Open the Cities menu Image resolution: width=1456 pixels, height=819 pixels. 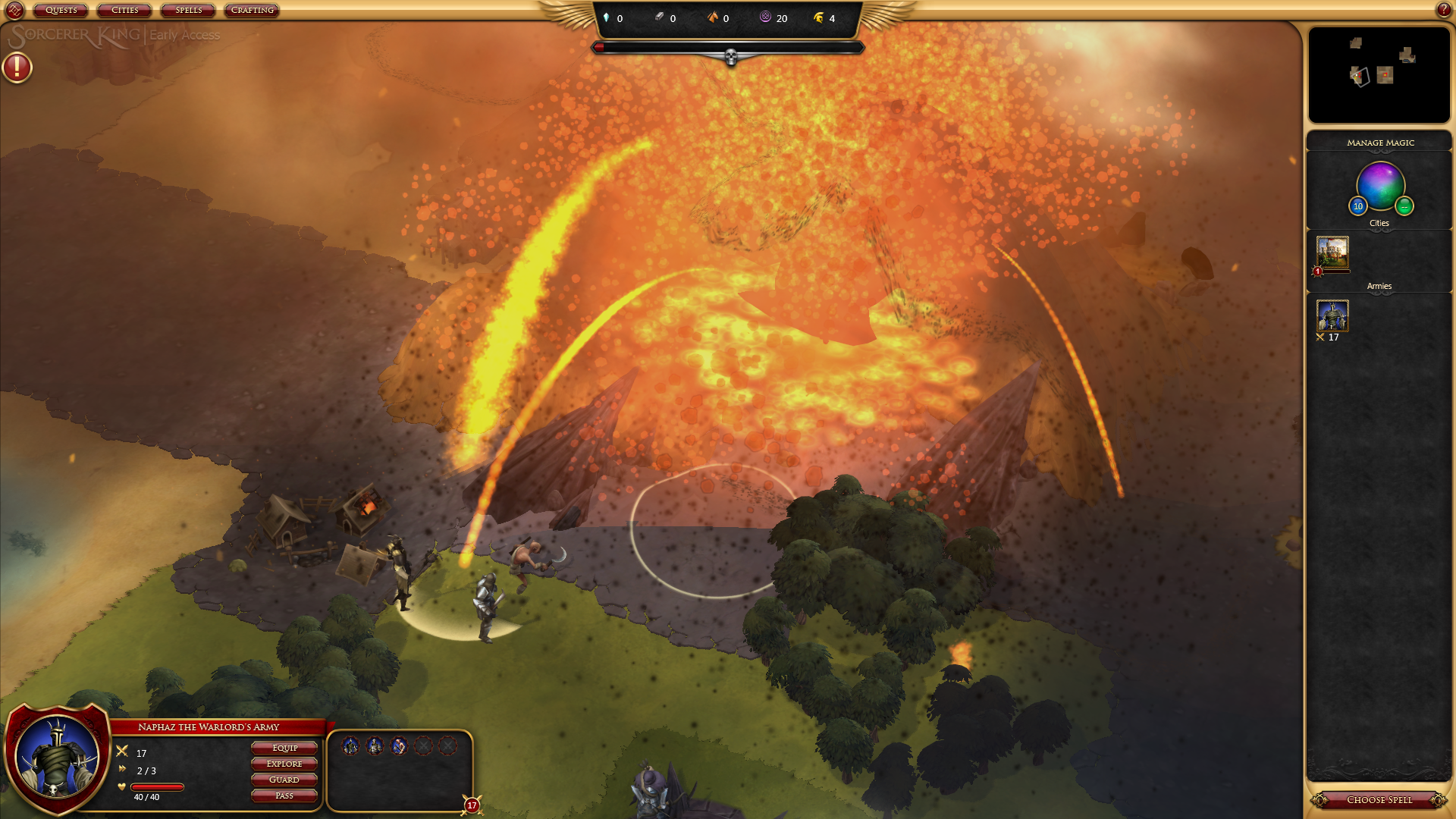(x=124, y=11)
